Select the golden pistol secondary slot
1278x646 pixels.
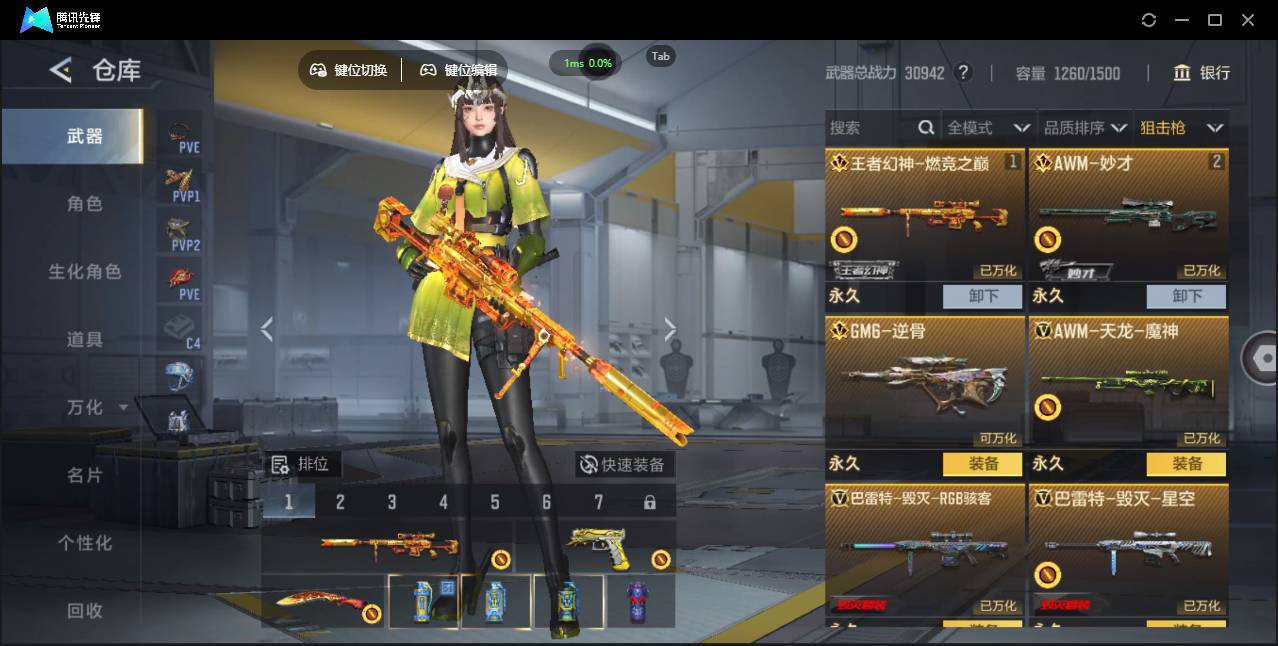tap(600, 546)
